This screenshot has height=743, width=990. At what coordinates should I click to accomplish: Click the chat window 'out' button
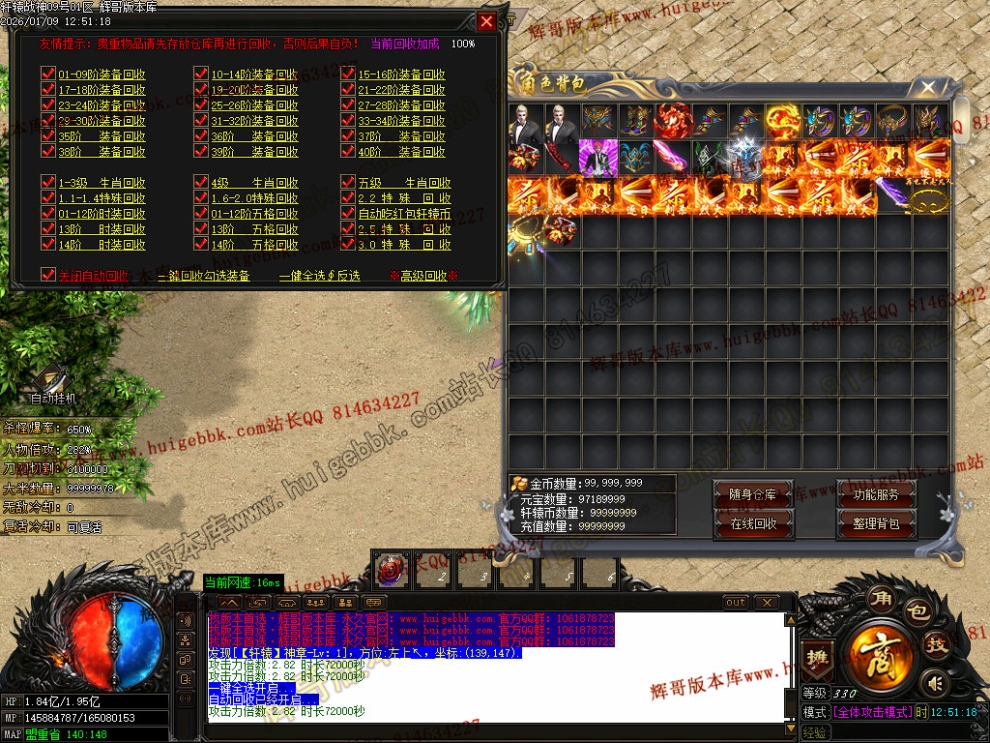[x=736, y=603]
